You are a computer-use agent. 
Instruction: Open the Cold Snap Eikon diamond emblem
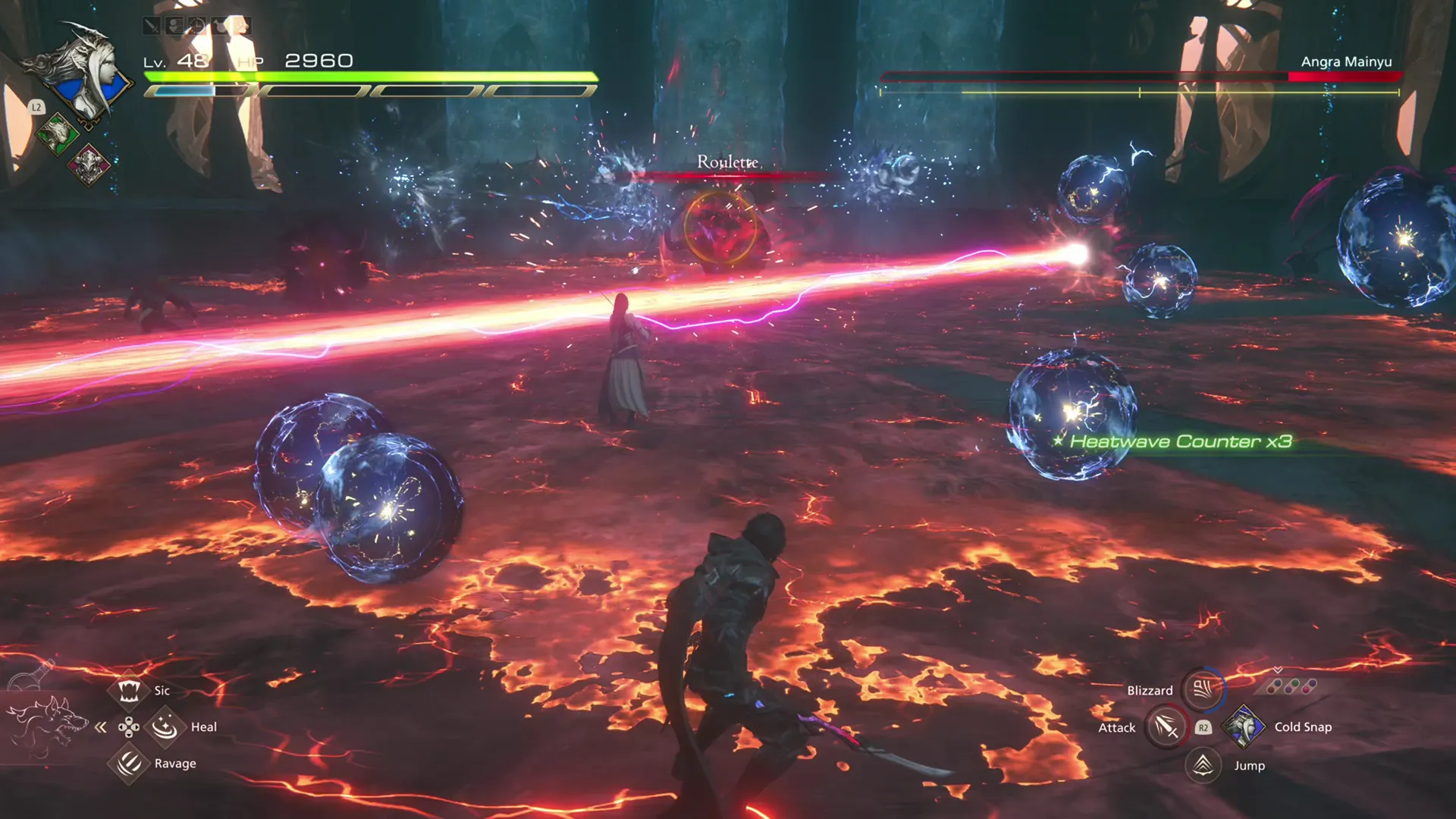1242,728
